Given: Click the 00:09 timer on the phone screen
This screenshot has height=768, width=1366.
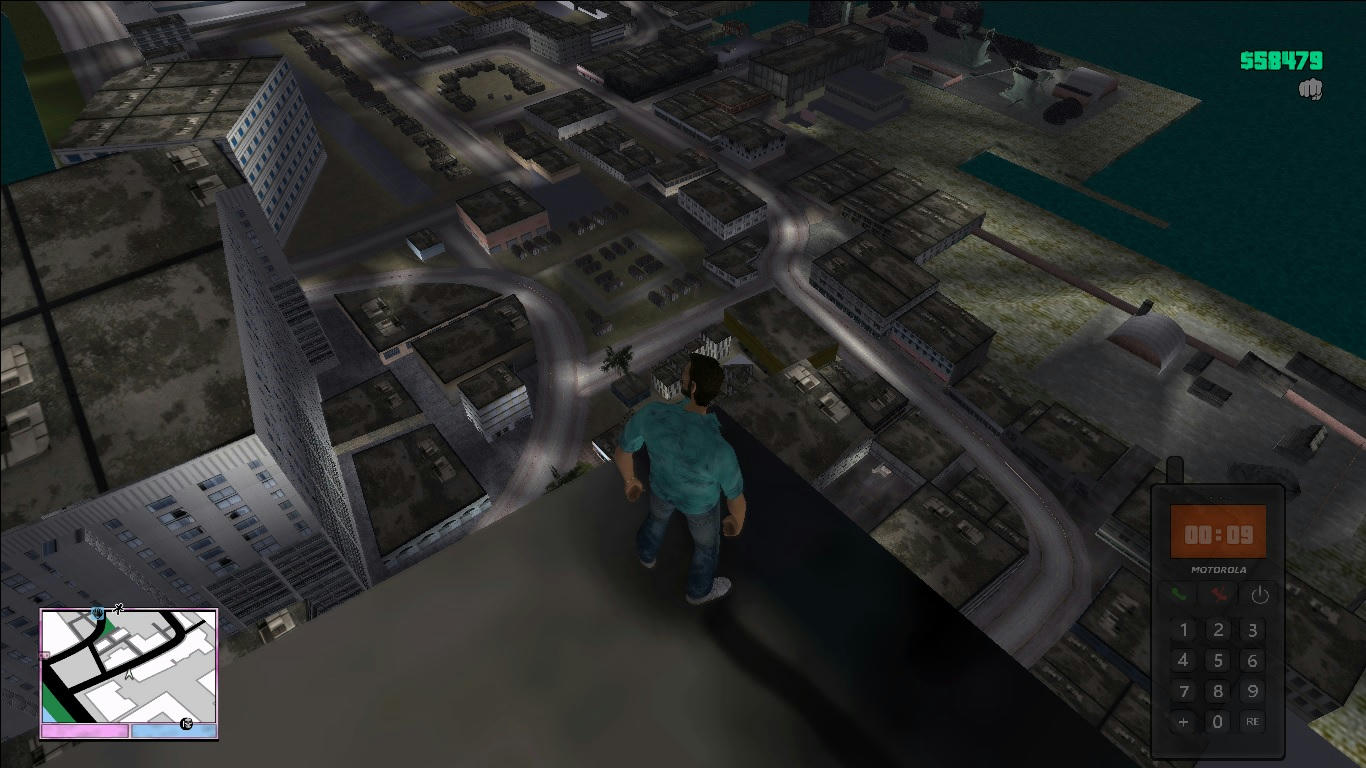Looking at the screenshot, I should 1218,533.
